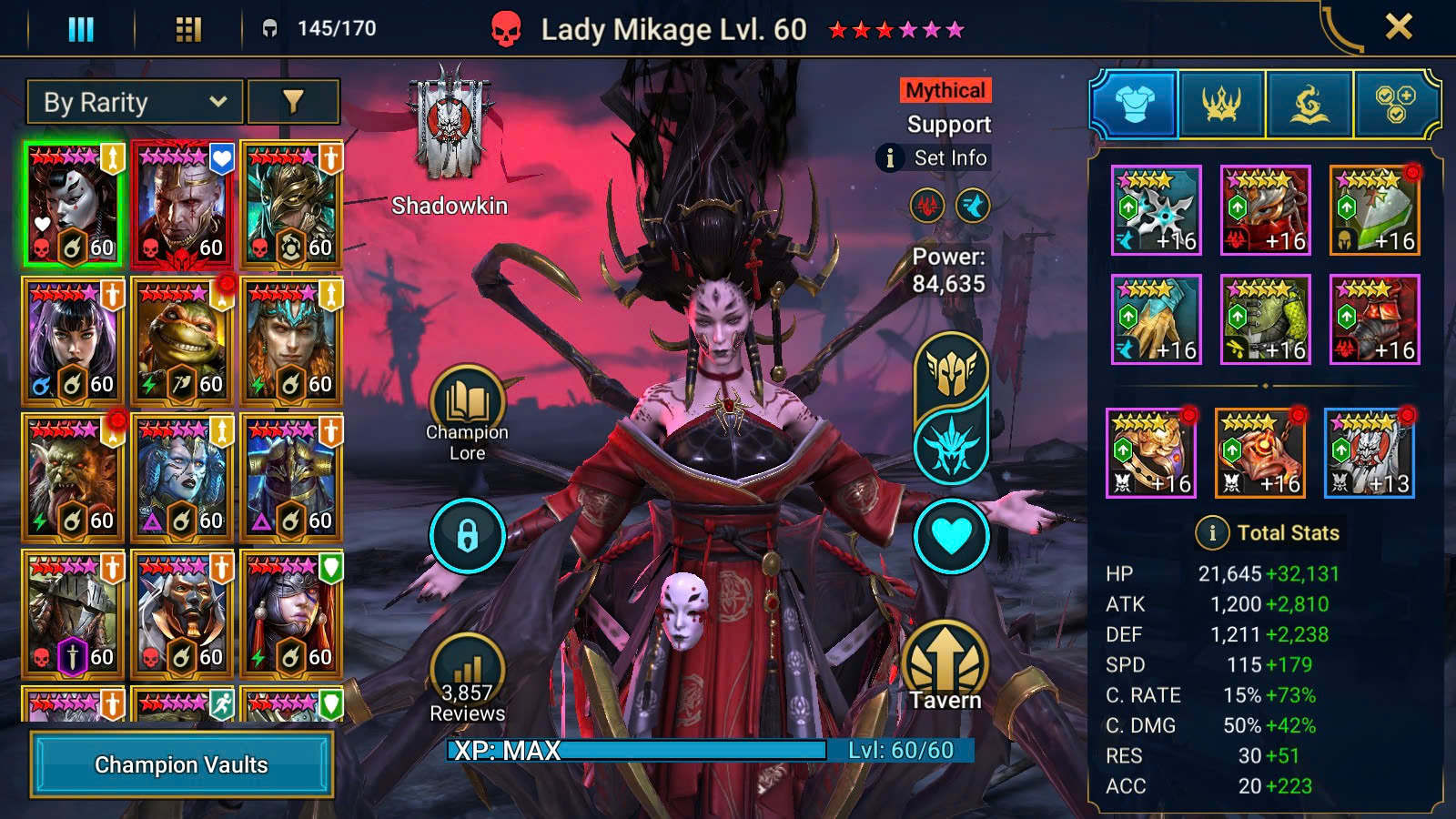Tap the heart favorite button
This screenshot has height=819, width=1456.
click(x=951, y=535)
